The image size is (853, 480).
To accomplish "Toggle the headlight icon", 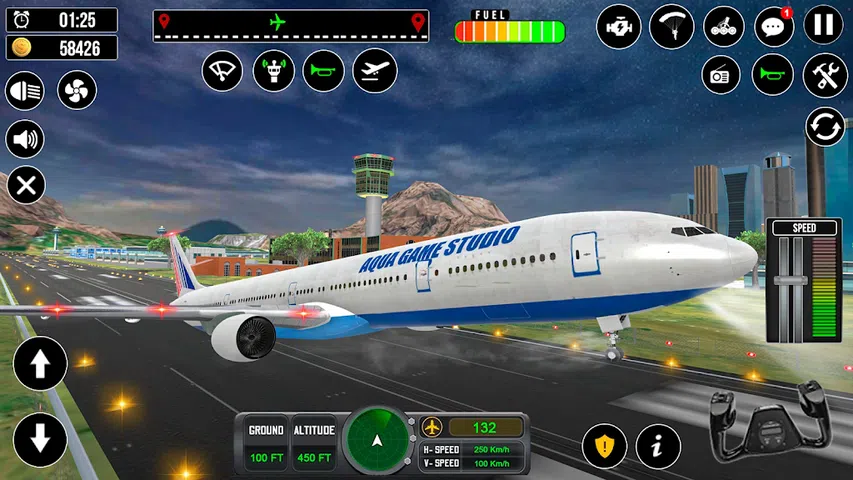I will [x=25, y=92].
